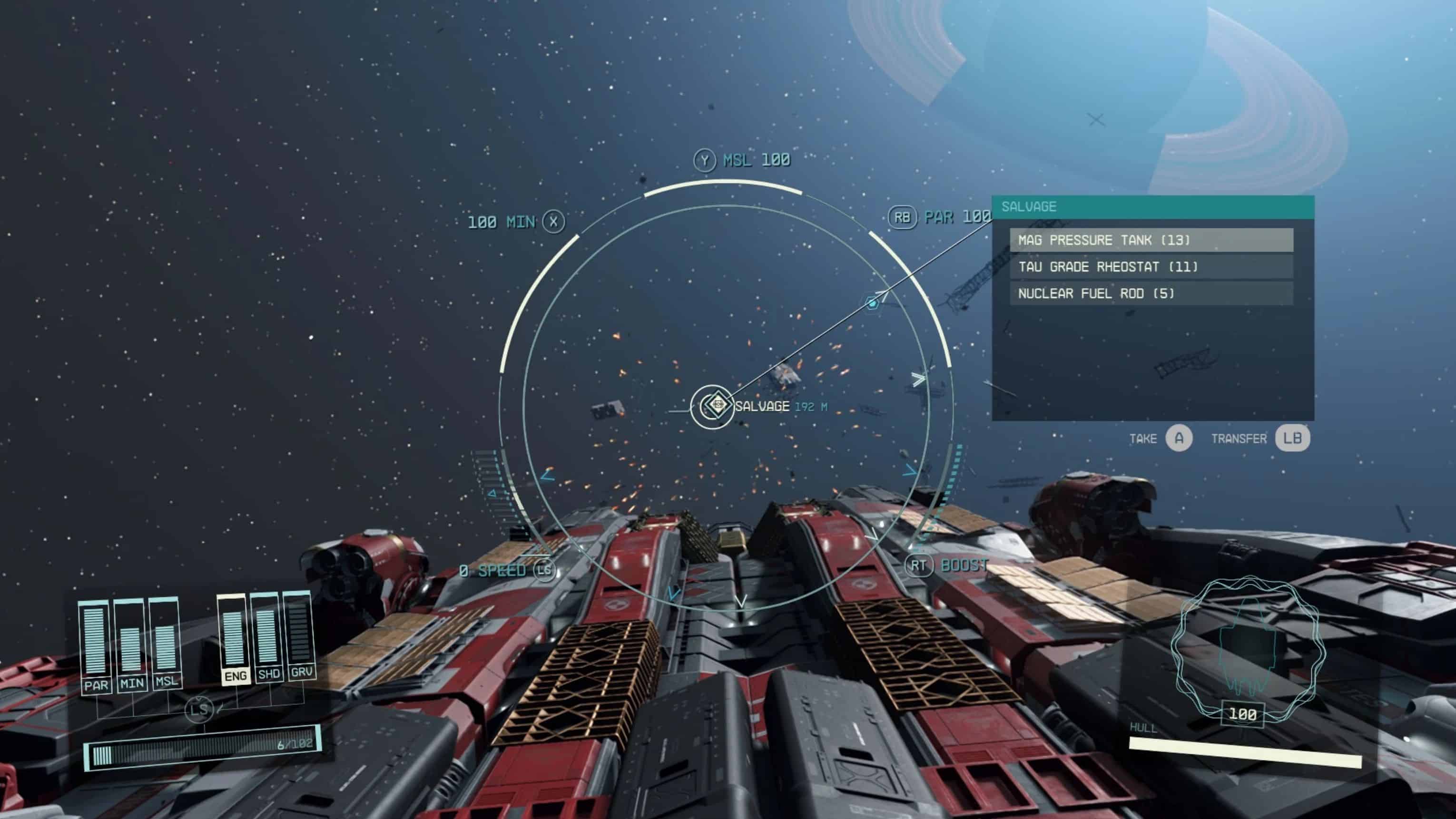
Task: Choose the Tau Grade Rheostat entry
Action: (x=1151, y=267)
